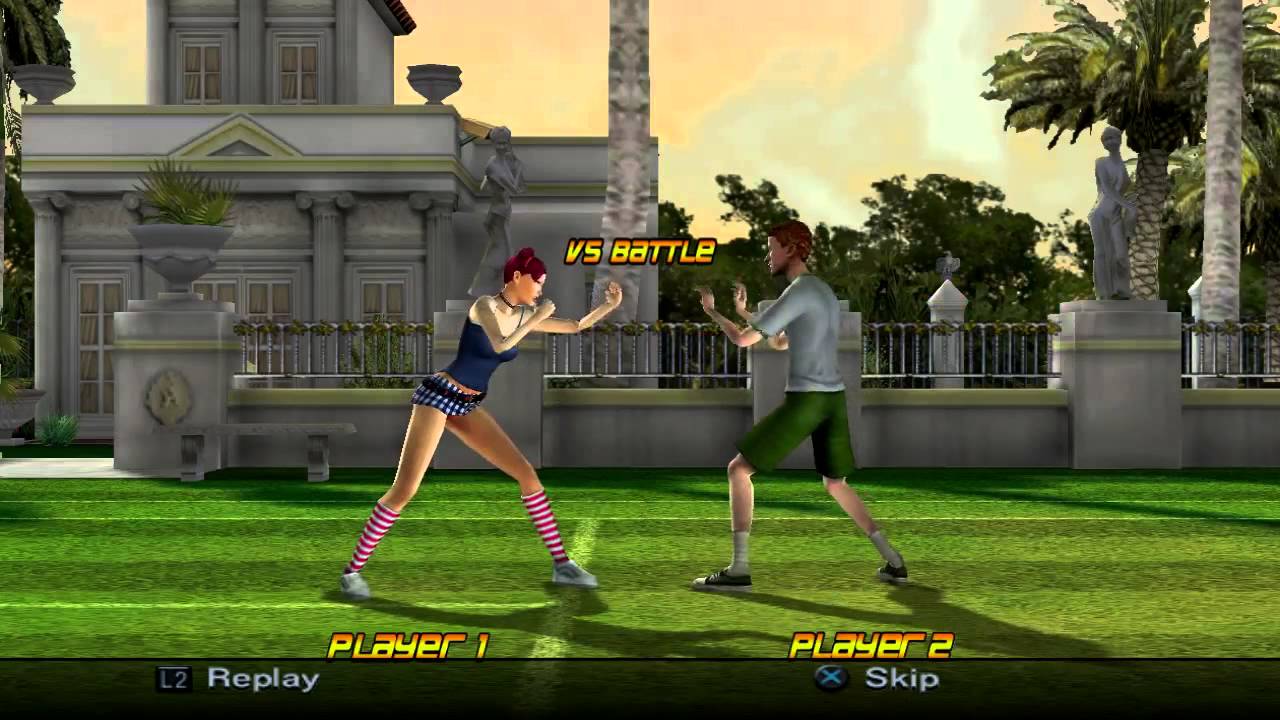
Task: Click the decorative urn on the roofline
Action: [435, 85]
